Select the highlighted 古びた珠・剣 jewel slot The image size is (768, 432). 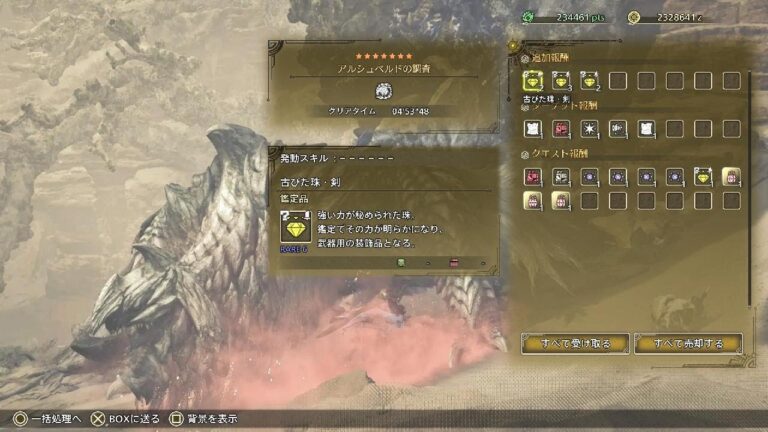point(532,80)
